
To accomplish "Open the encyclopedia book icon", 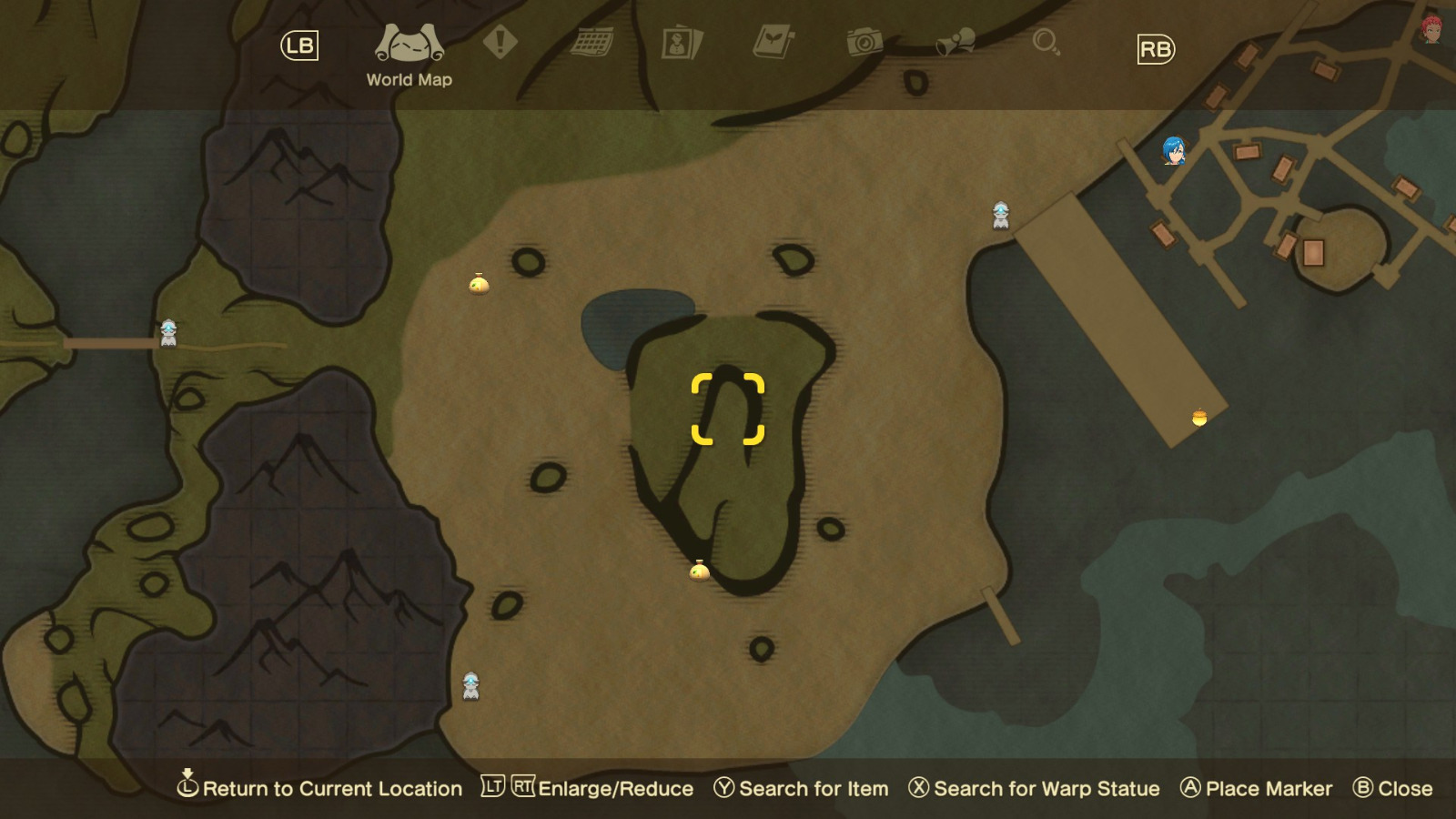I will (x=773, y=41).
